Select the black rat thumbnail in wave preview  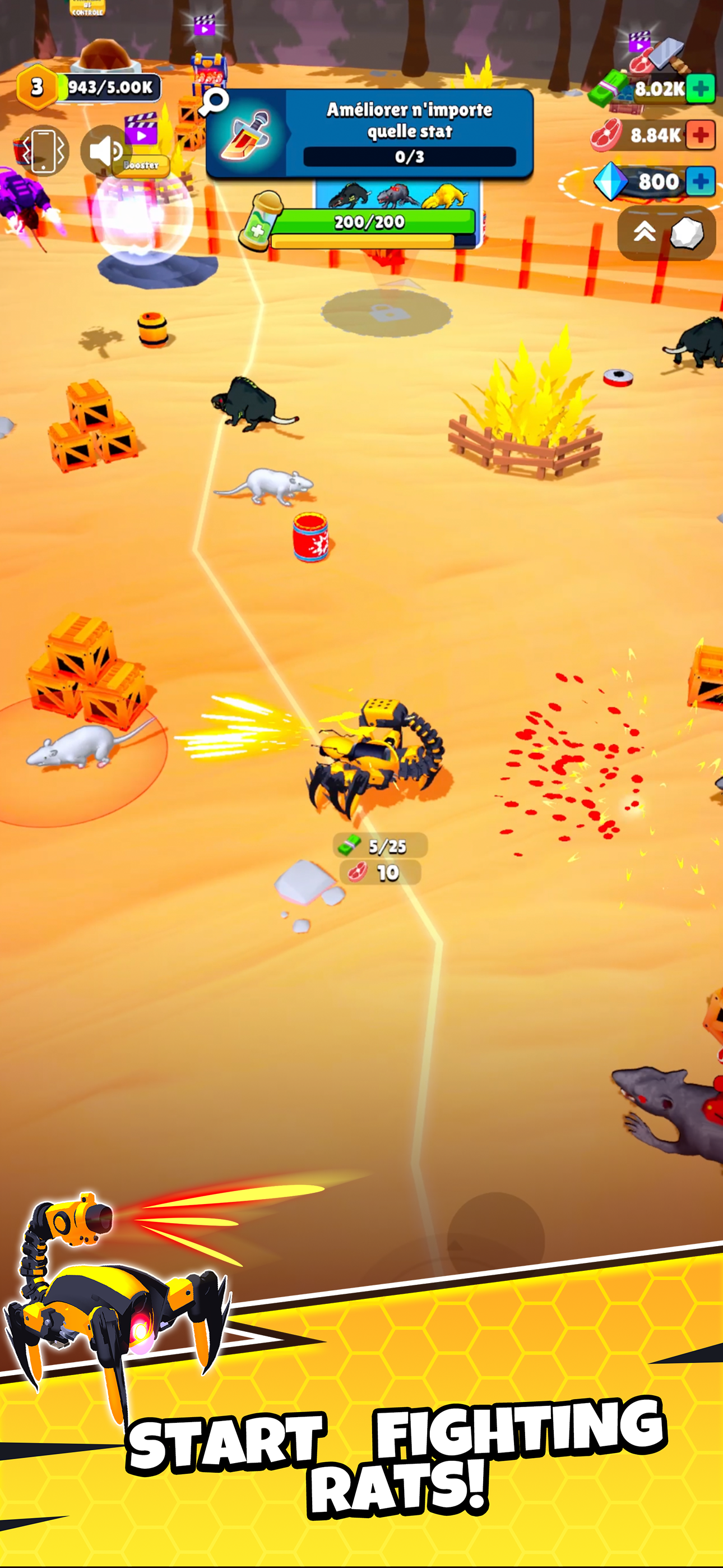[x=350, y=195]
